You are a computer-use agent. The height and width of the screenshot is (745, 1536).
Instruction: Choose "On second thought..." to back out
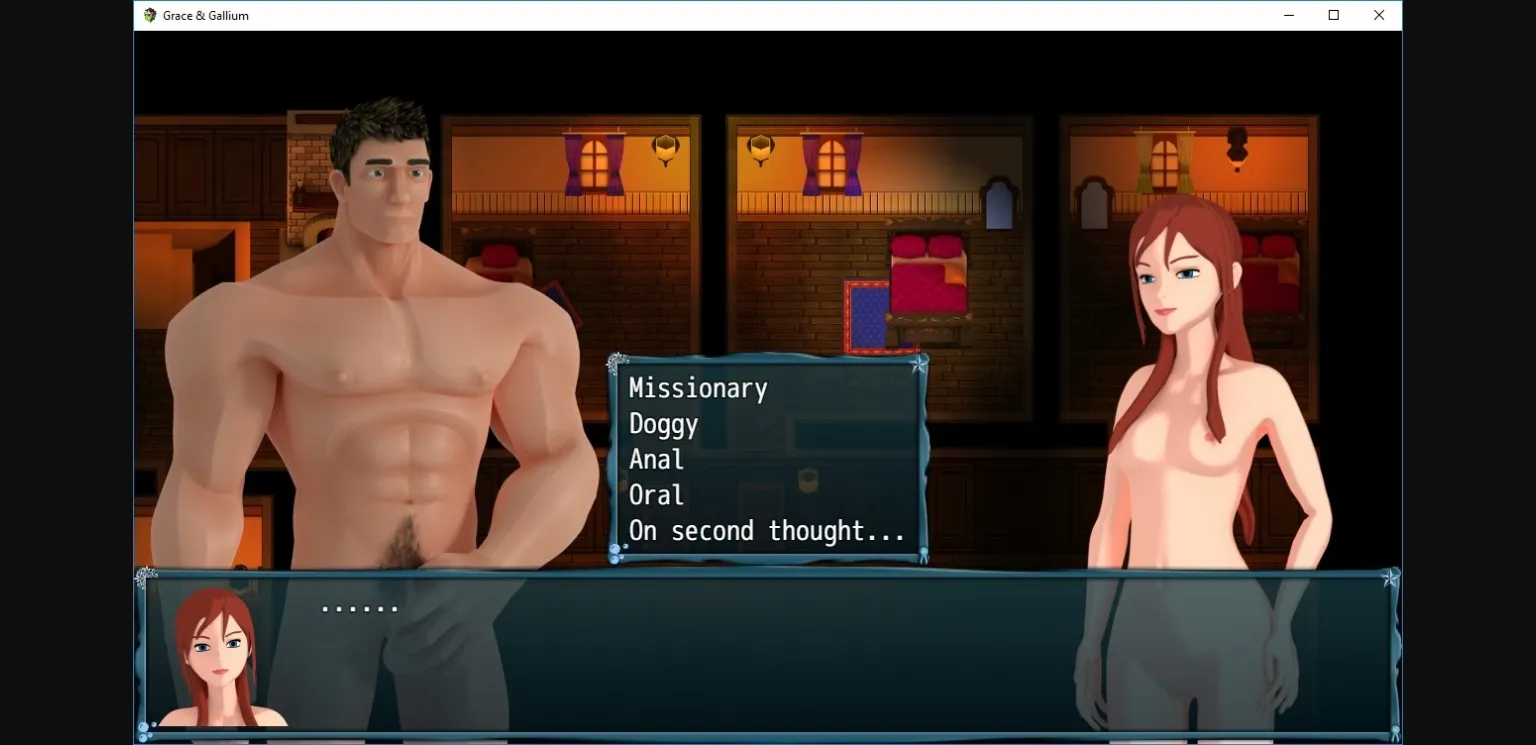(x=765, y=531)
